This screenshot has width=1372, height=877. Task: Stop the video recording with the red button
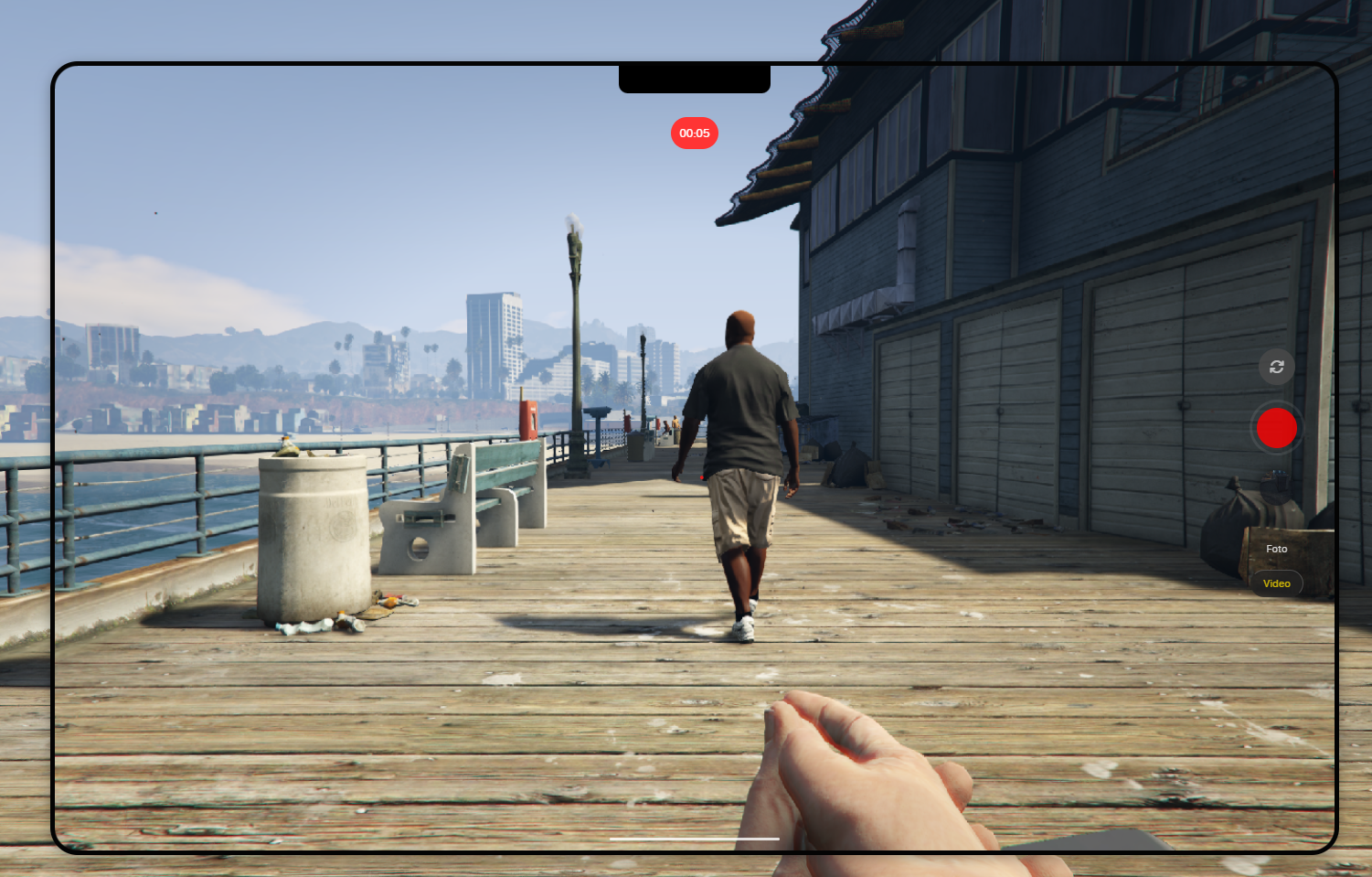click(1276, 428)
